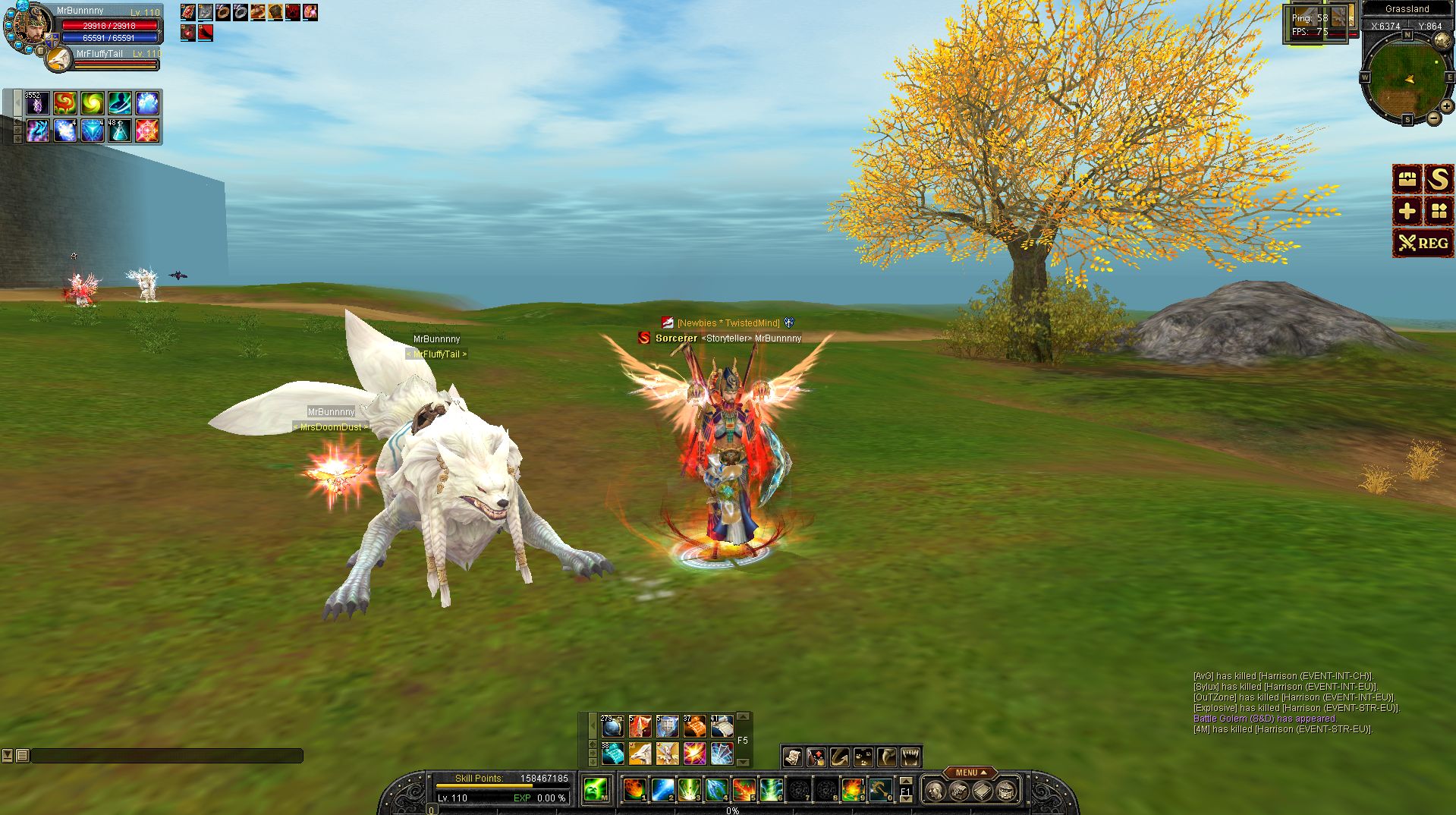Screen dimensions: 1456x815
Task: Cast the lightning skill in hotkey slot 6
Action: tap(771, 790)
